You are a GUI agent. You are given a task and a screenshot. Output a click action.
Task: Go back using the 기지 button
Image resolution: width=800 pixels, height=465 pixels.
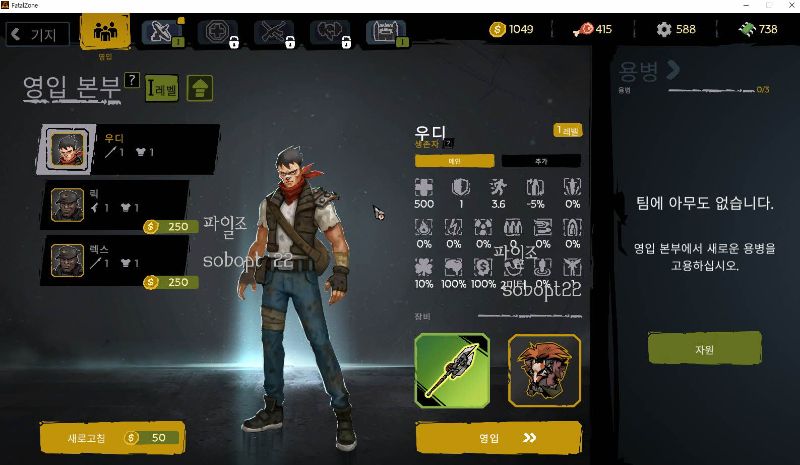click(x=37, y=35)
